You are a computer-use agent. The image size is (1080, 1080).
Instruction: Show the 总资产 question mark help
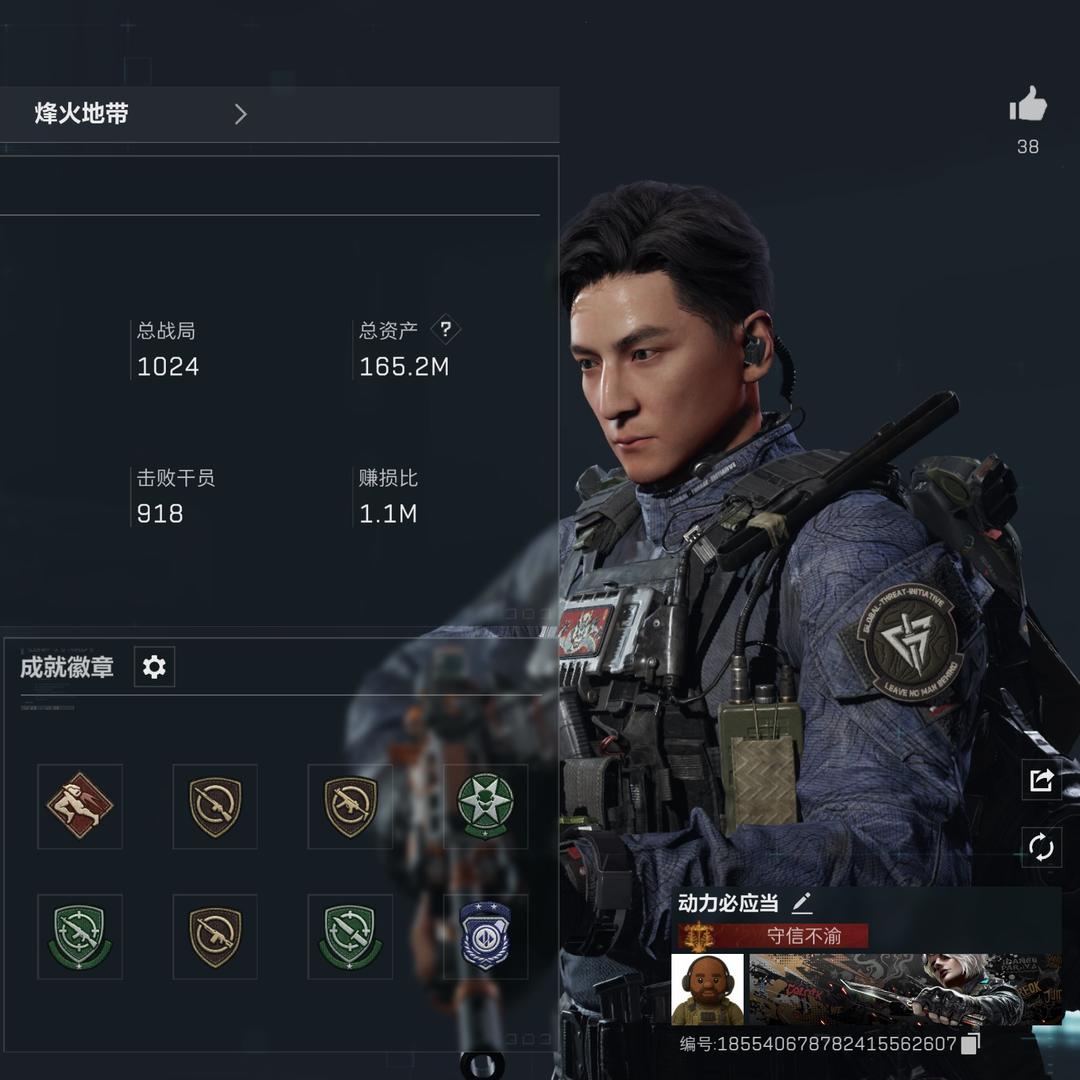click(446, 329)
